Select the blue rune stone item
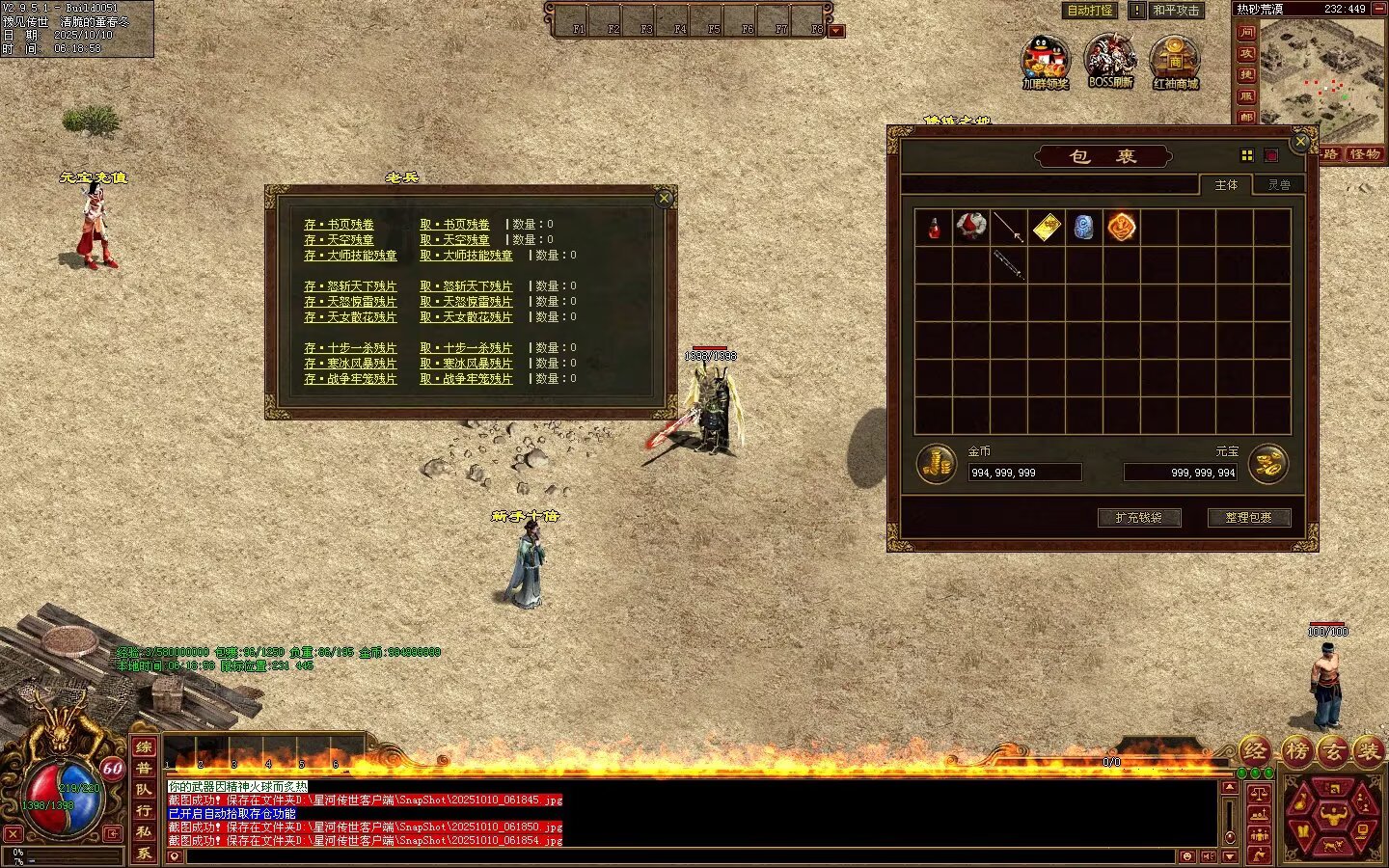Viewport: 1389px width, 868px height. (x=1084, y=228)
